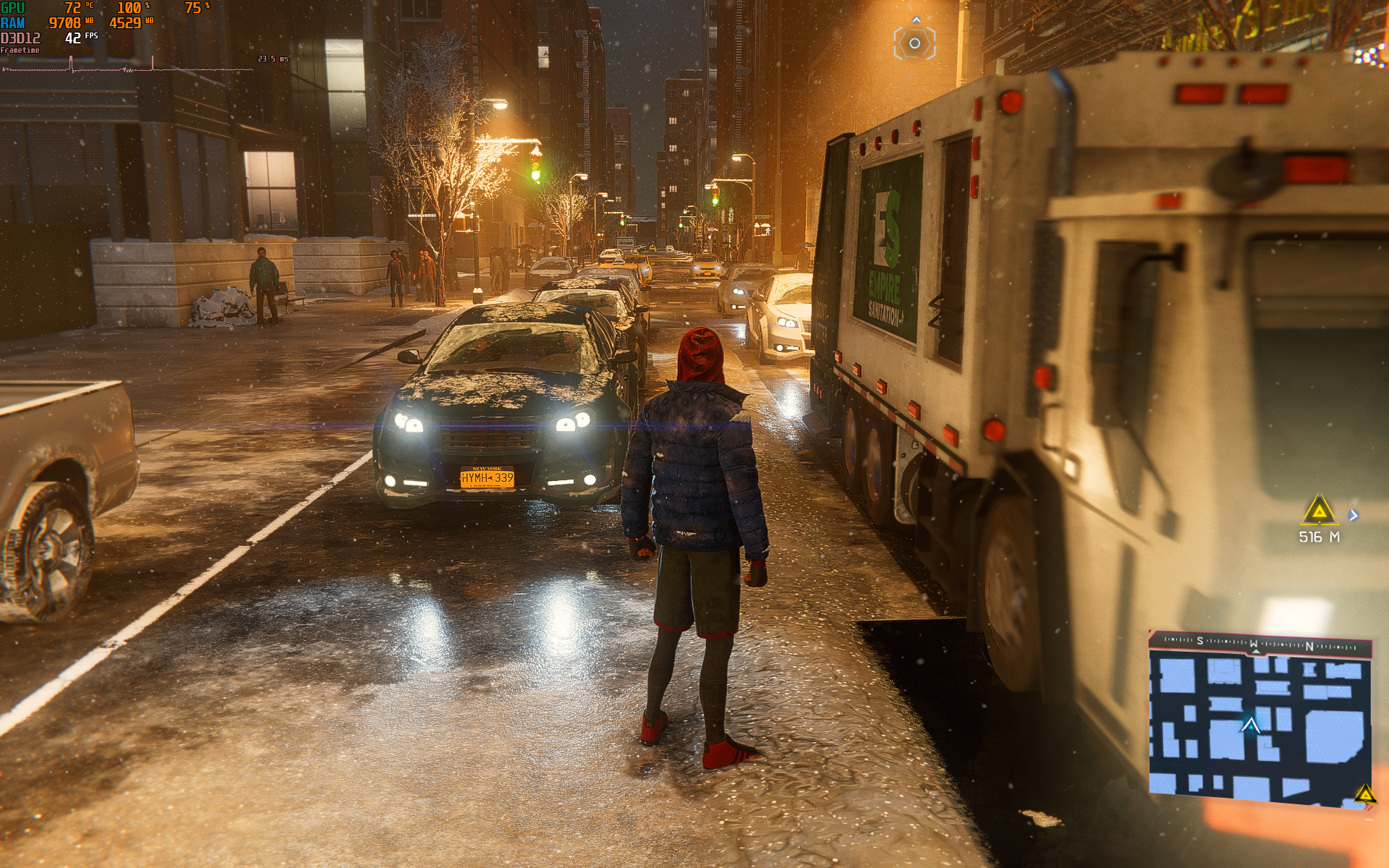The height and width of the screenshot is (868, 1389).
Task: Click the minimap in the corner
Action: point(1260,724)
